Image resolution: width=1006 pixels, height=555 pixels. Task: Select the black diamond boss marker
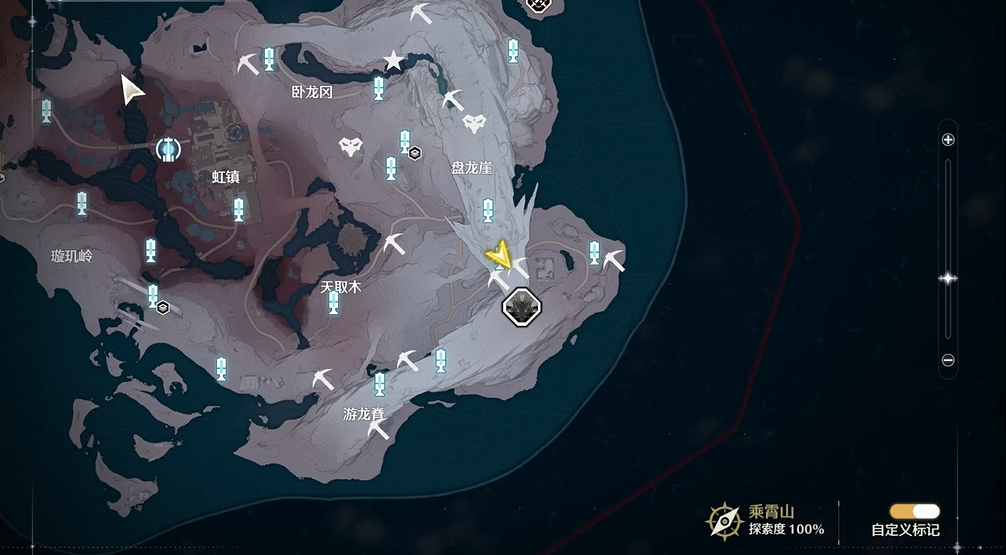point(521,306)
